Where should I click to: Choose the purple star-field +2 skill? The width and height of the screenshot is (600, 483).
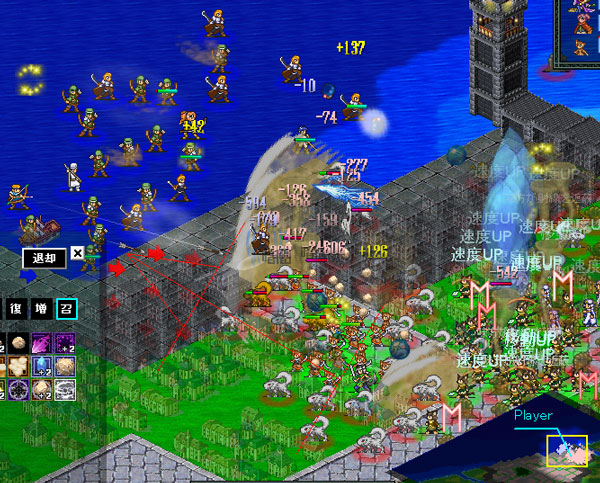coord(66,343)
